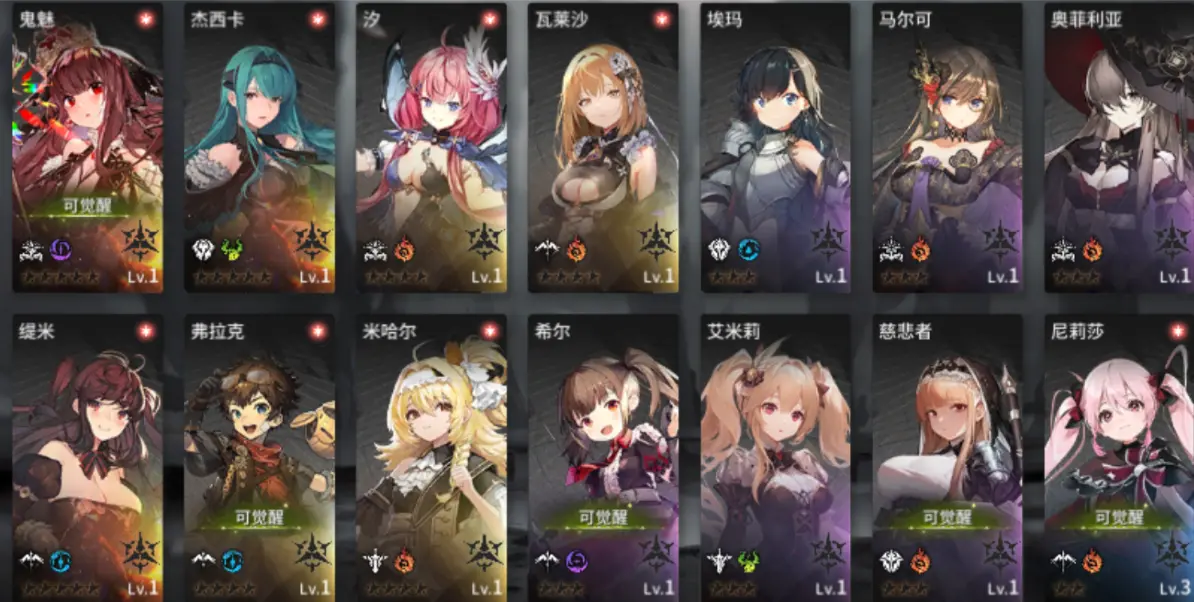Select the 米哈尔 character card
Viewport: 1194px width, 602px height.
pos(430,458)
